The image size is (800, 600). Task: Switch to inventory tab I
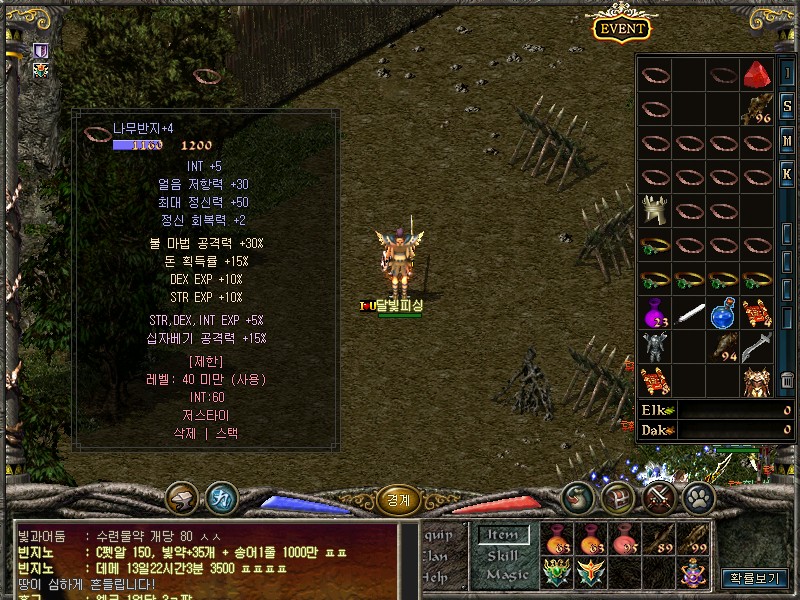tap(787, 74)
